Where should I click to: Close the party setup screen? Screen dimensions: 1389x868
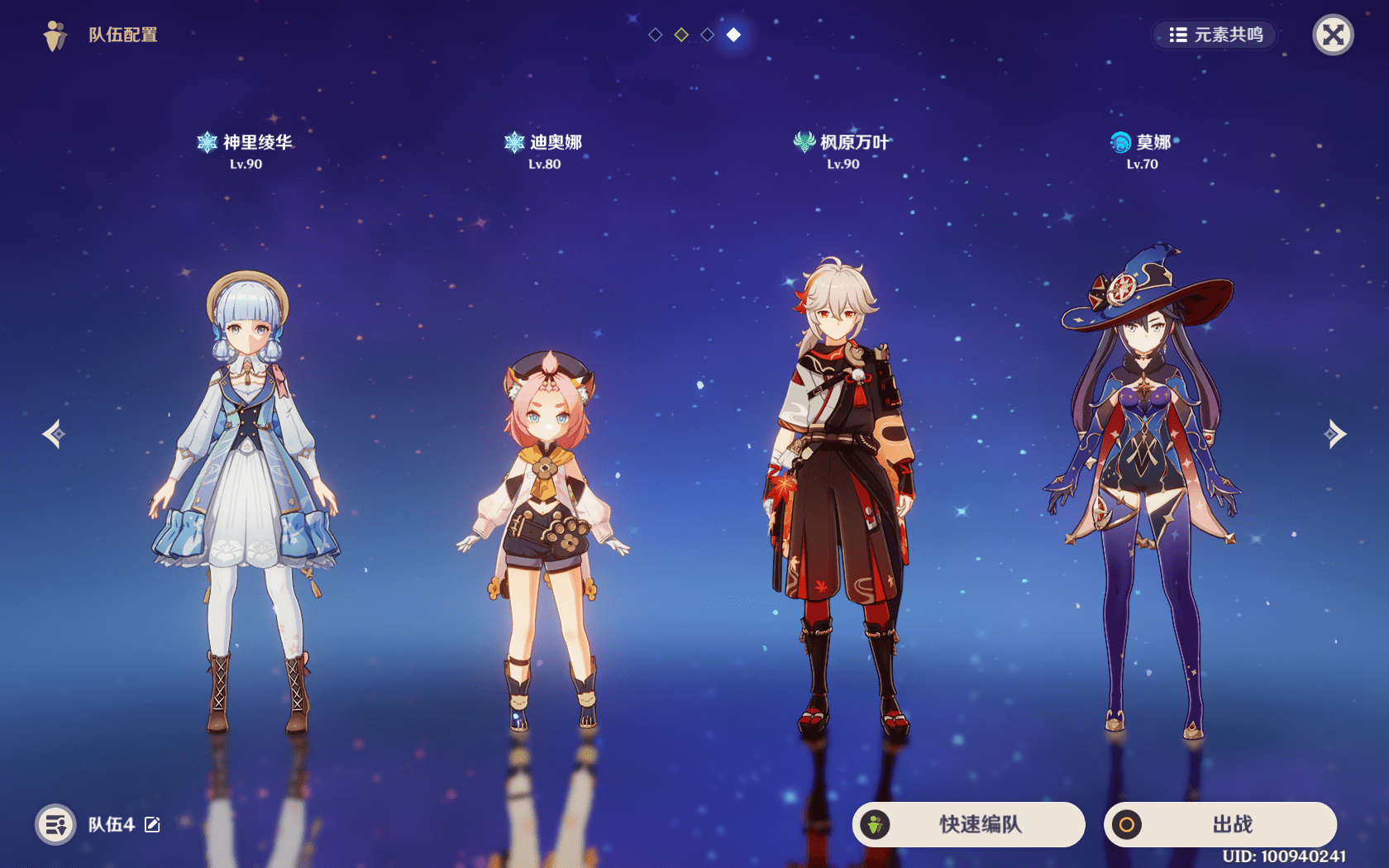pyautogui.click(x=1333, y=35)
